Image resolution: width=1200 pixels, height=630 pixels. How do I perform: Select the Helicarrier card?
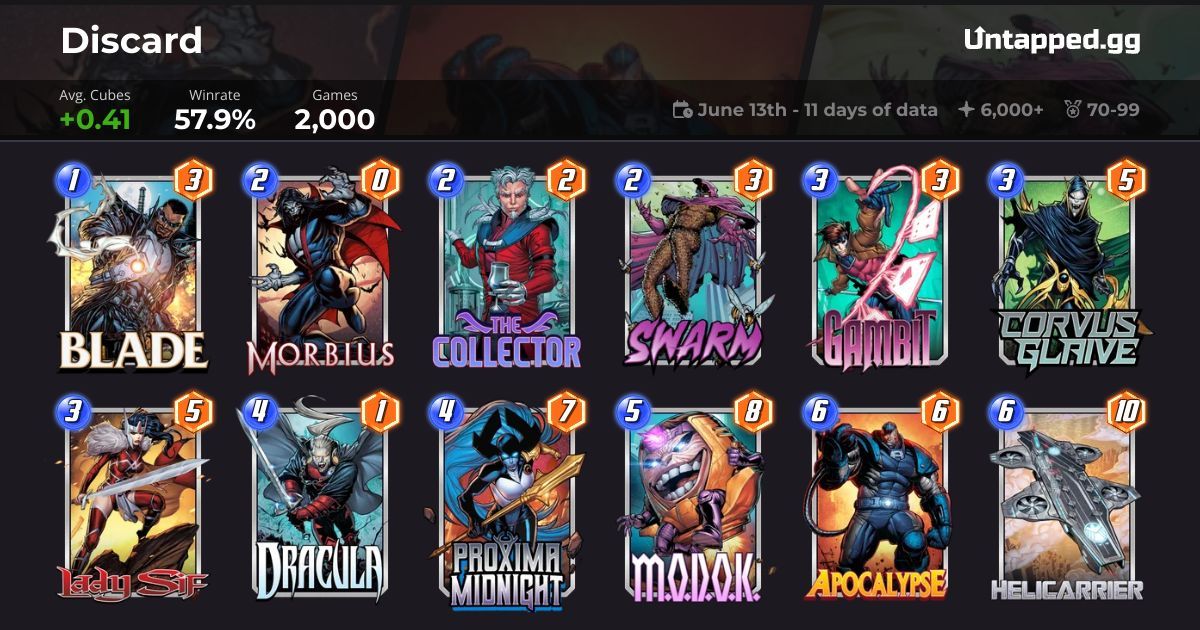[1066, 502]
